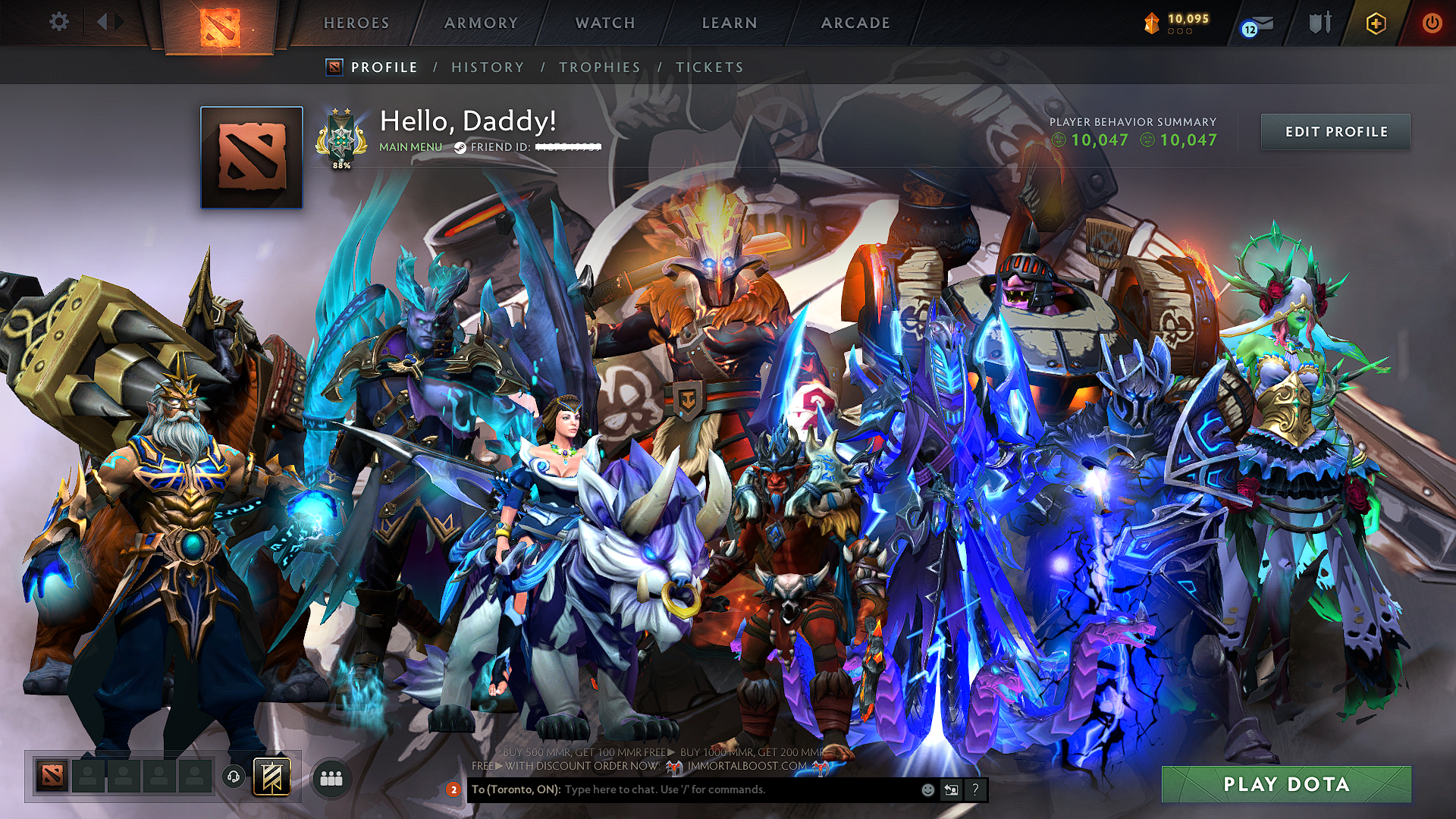Click the 88% rank progress indicator
The height and width of the screenshot is (819, 1456).
pos(340,164)
